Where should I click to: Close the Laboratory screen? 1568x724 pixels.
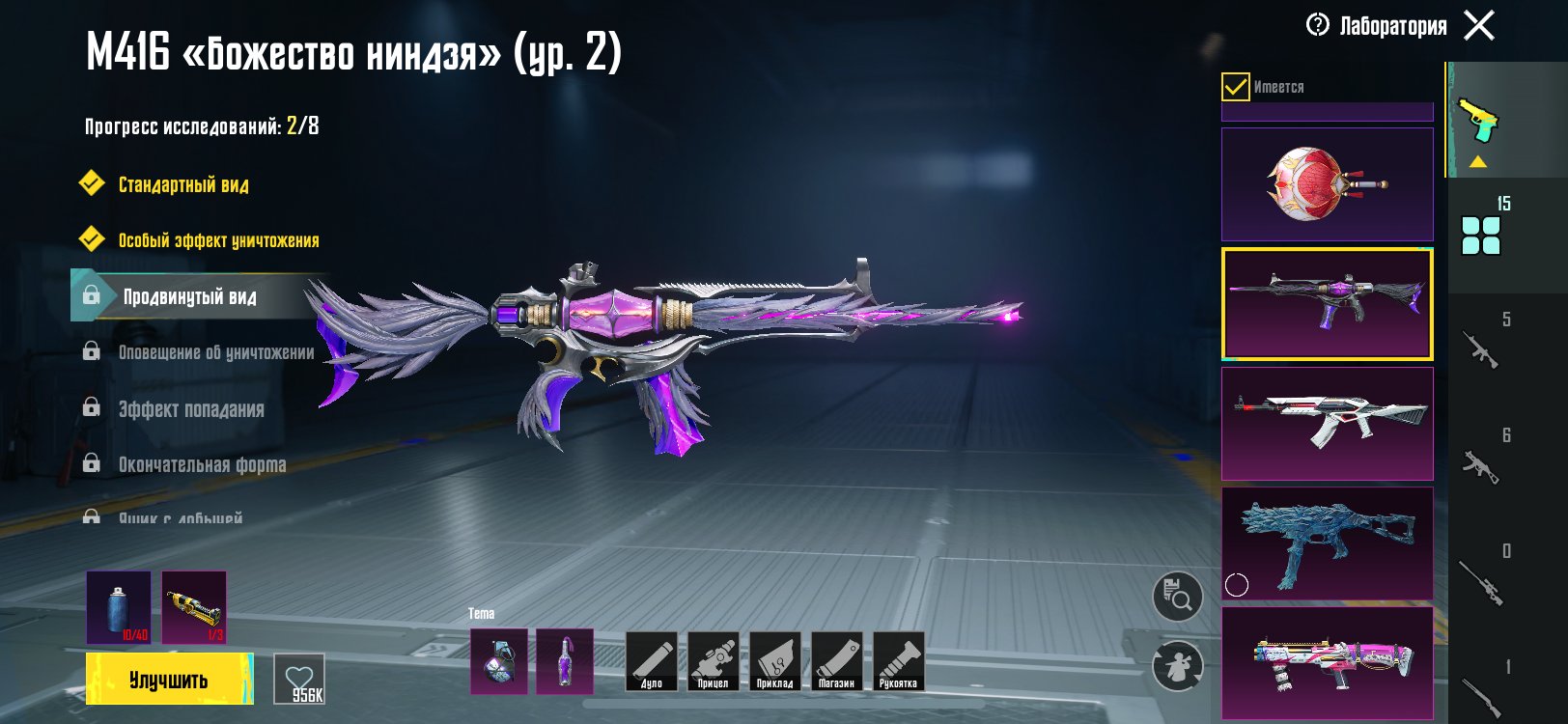tap(1478, 25)
